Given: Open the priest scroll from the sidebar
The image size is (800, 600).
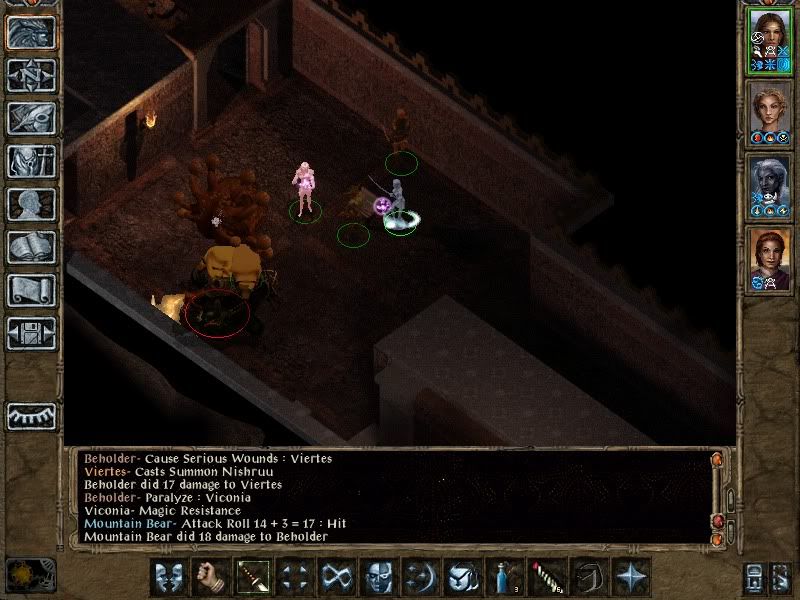Looking at the screenshot, I should click(x=31, y=290).
